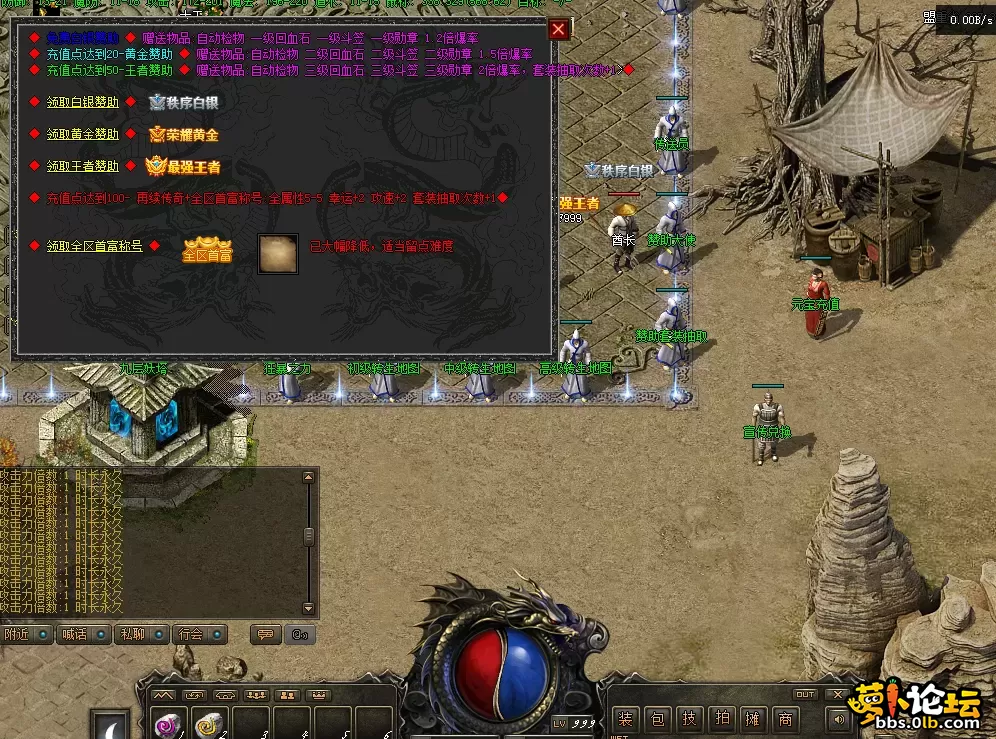The width and height of the screenshot is (996, 739).
Task: Open the 装 equipment panel
Action: click(x=625, y=718)
